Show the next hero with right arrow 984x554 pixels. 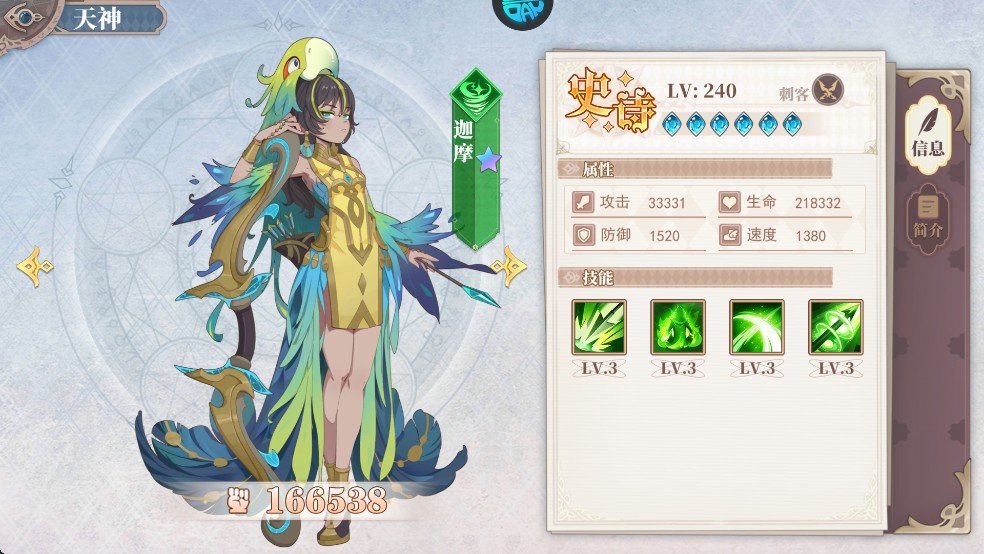pyautogui.click(x=510, y=265)
